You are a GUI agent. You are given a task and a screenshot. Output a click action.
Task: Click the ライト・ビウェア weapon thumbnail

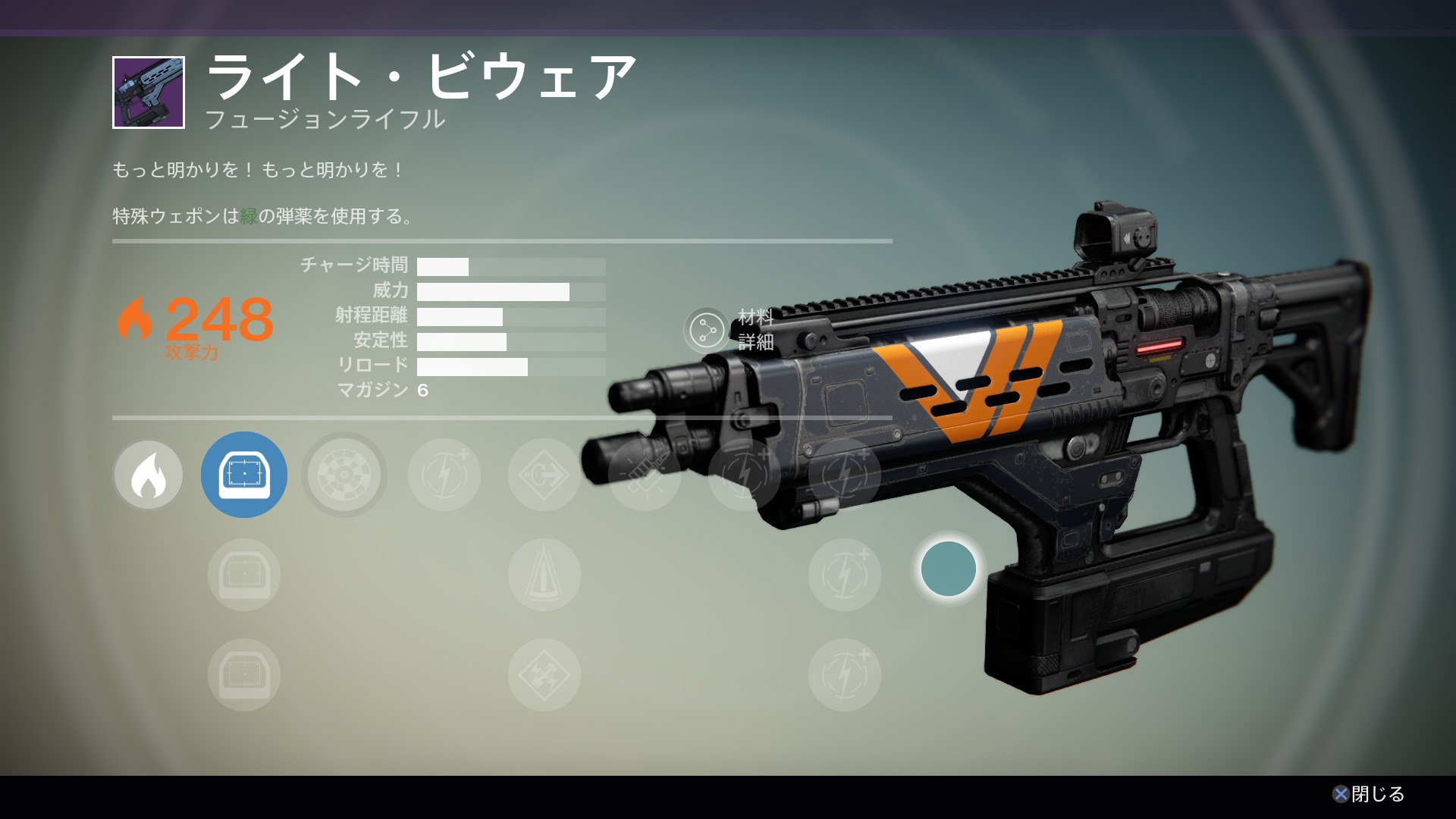[x=149, y=93]
